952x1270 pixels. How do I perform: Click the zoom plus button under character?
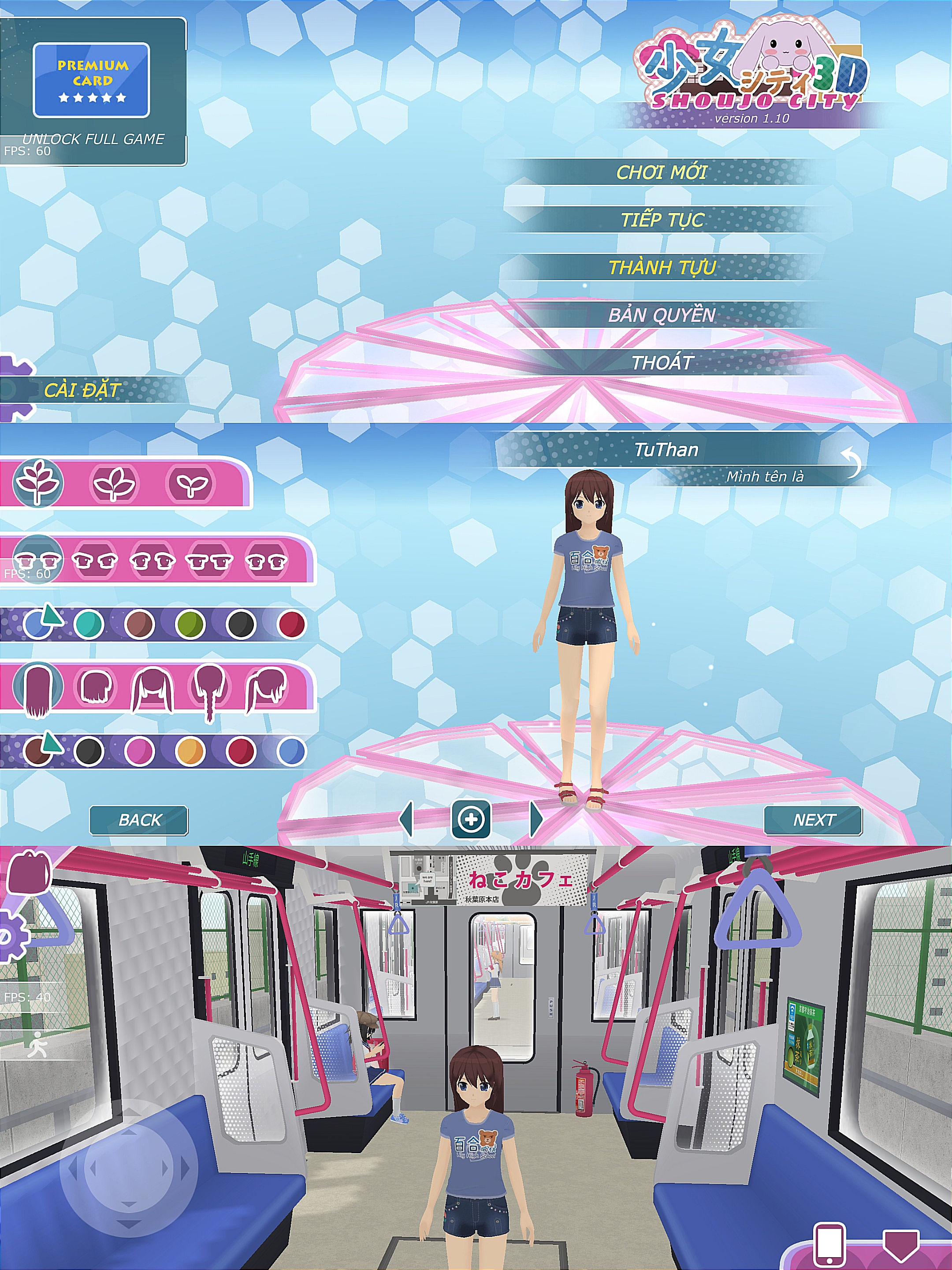471,819
